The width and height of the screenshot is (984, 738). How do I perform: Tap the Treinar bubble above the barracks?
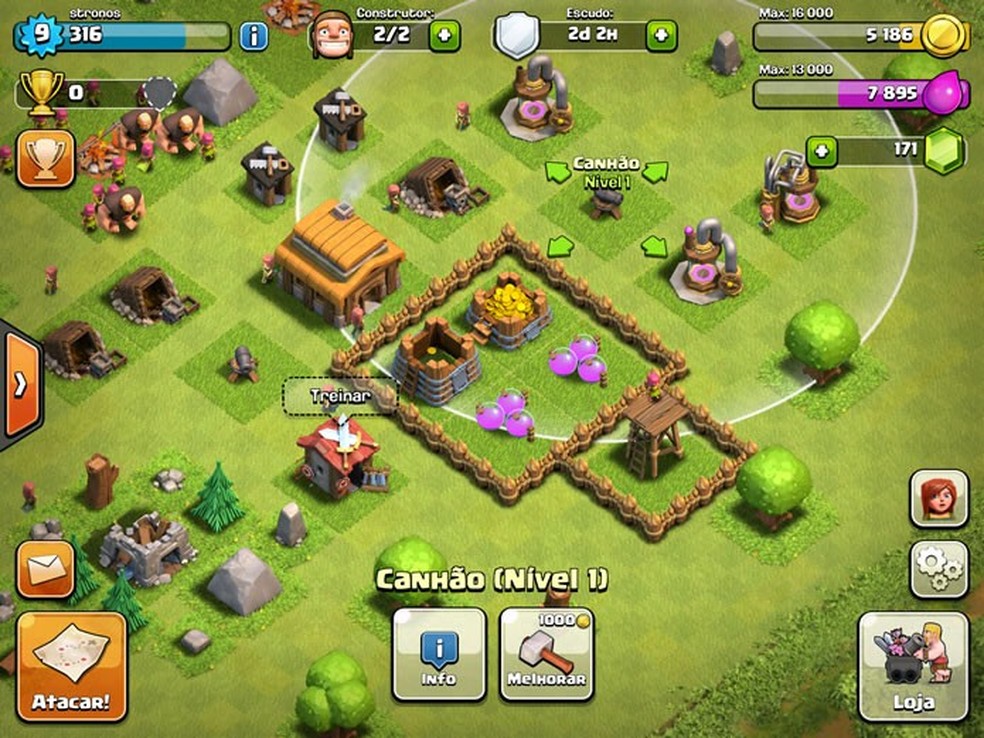point(340,396)
